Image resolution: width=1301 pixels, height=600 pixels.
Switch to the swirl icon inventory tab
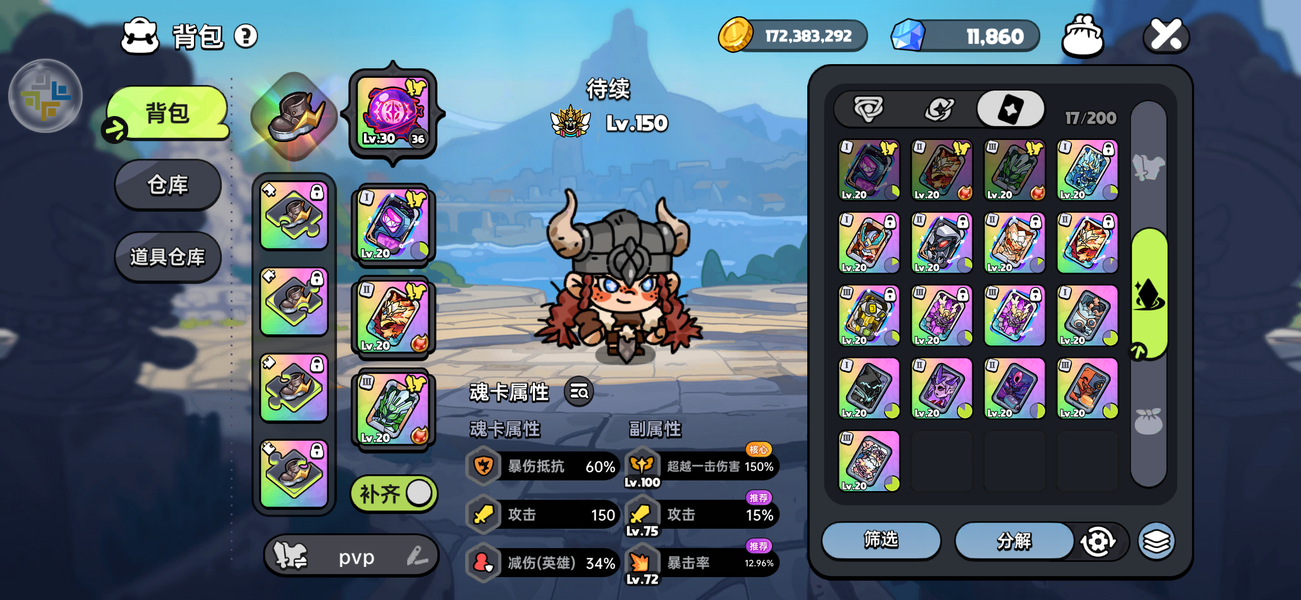coord(939,109)
